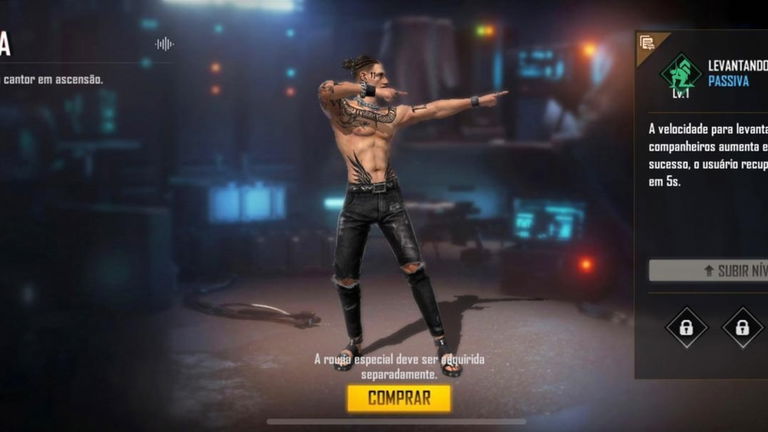Tap the Subir Nível level-up button

[x=710, y=270]
